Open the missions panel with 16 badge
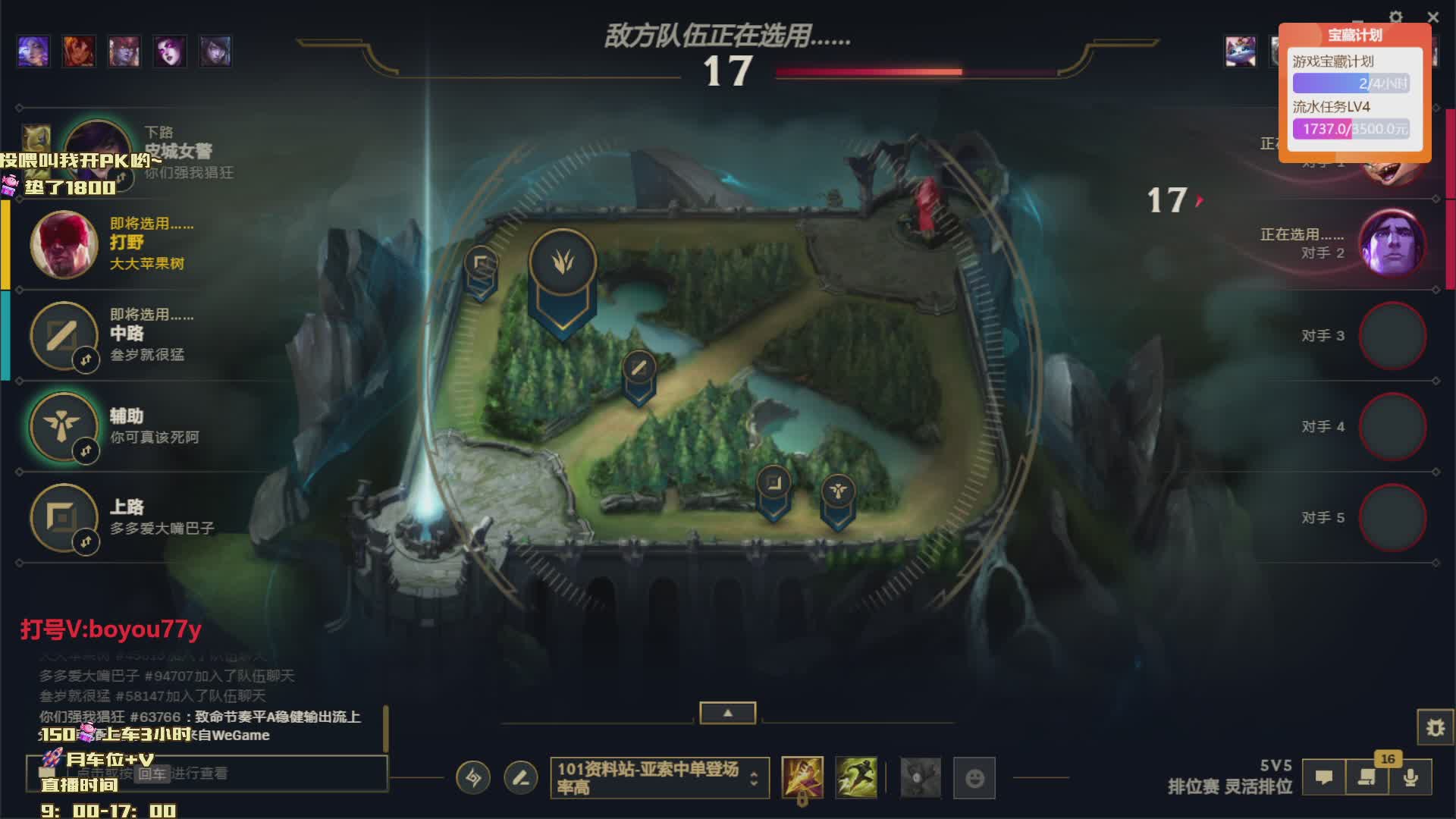Screen dimensions: 1456x819 (x=1367, y=778)
